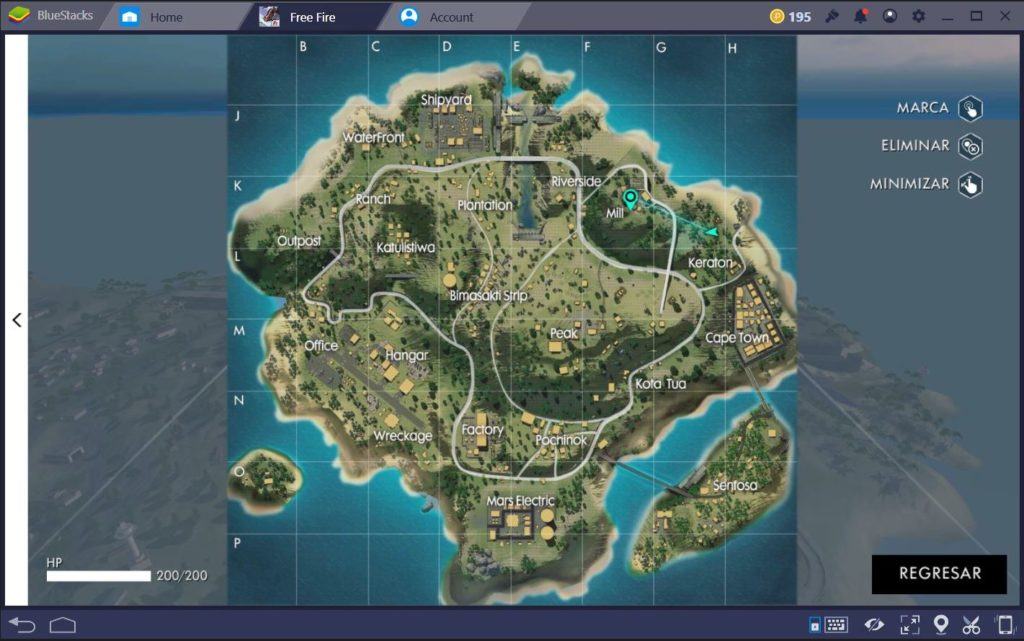
Task: Take a screenshot with scissors icon
Action: coord(971,625)
